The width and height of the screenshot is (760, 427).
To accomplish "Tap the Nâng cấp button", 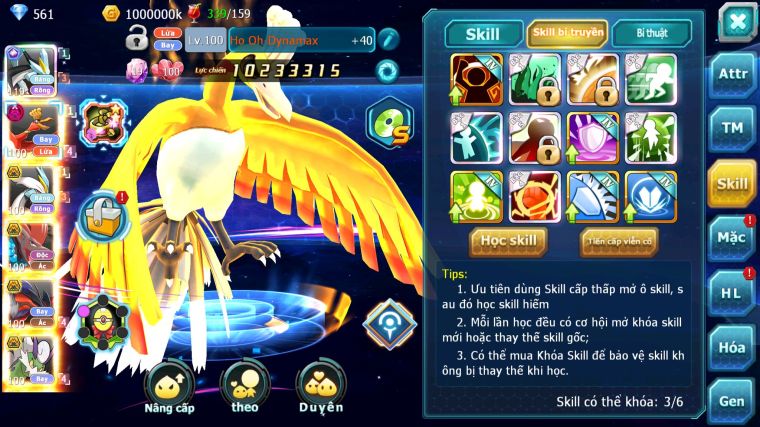I will [x=169, y=387].
